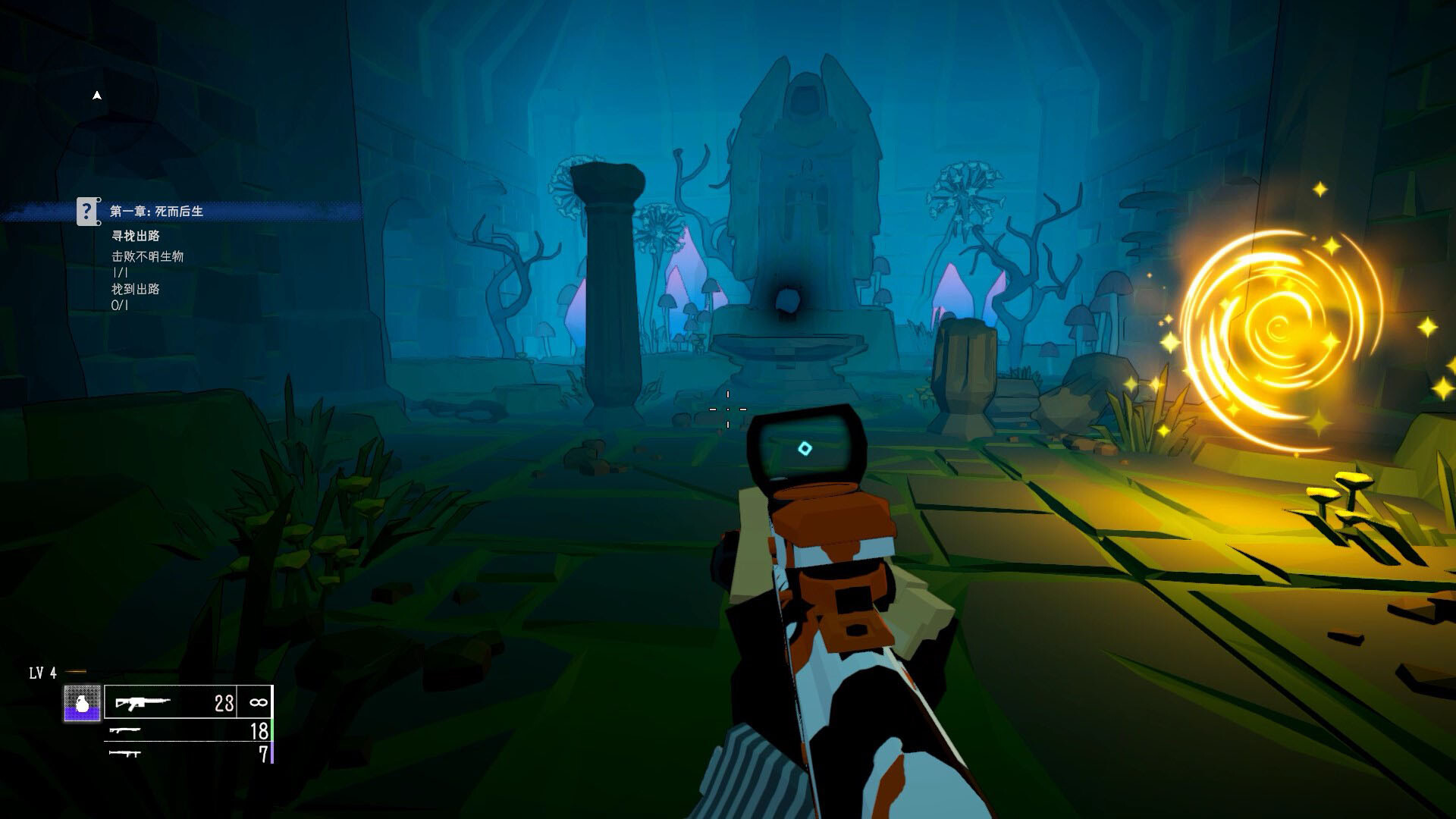Image resolution: width=1456 pixels, height=819 pixels.
Task: Click the white objective arrow marker top-left
Action: coord(96,94)
